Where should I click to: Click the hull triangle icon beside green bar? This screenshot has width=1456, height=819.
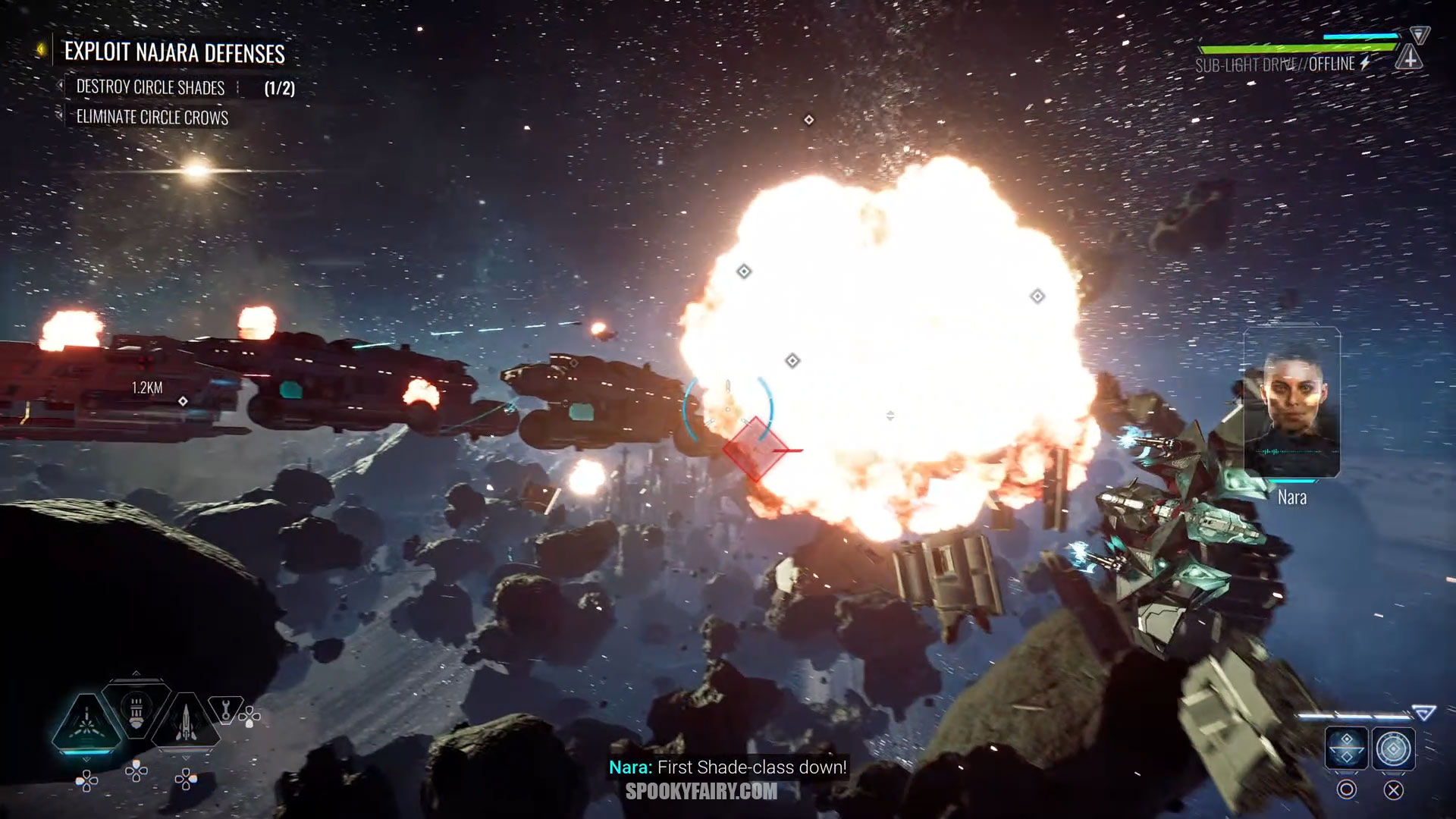(x=1408, y=58)
